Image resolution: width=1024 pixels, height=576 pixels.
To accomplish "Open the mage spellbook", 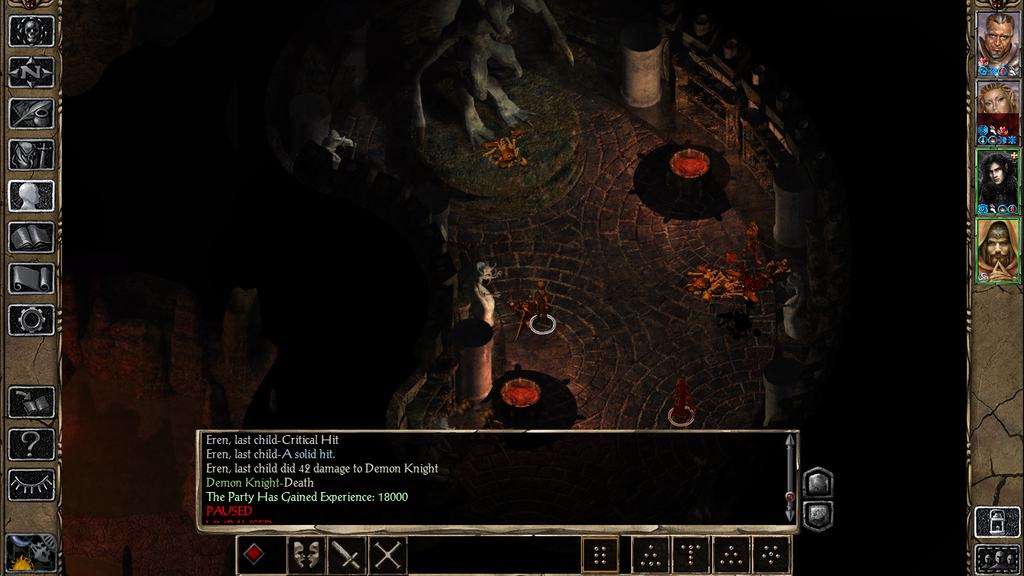I will (x=31, y=237).
